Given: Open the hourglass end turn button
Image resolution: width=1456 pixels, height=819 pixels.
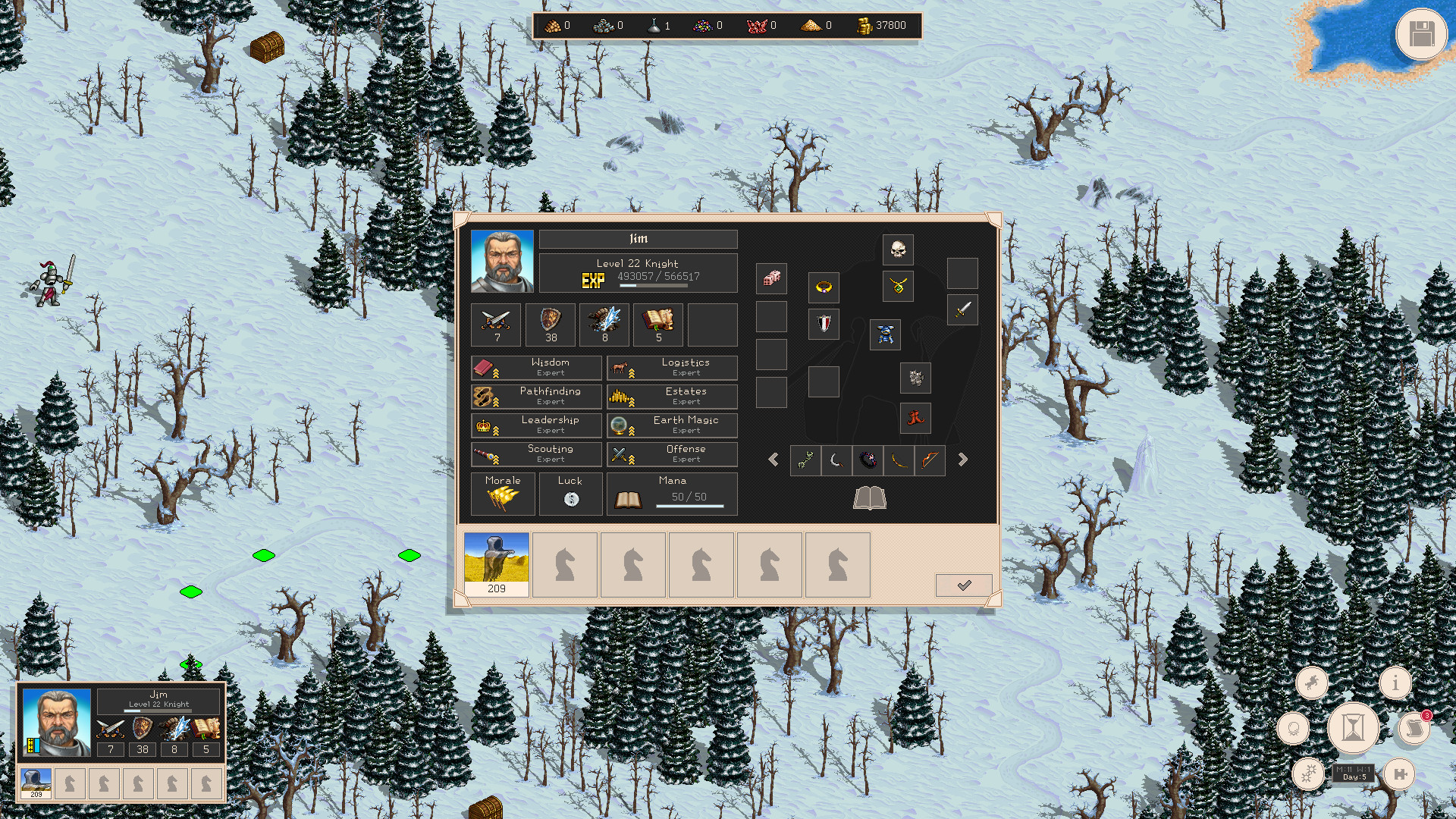Looking at the screenshot, I should click(1352, 728).
